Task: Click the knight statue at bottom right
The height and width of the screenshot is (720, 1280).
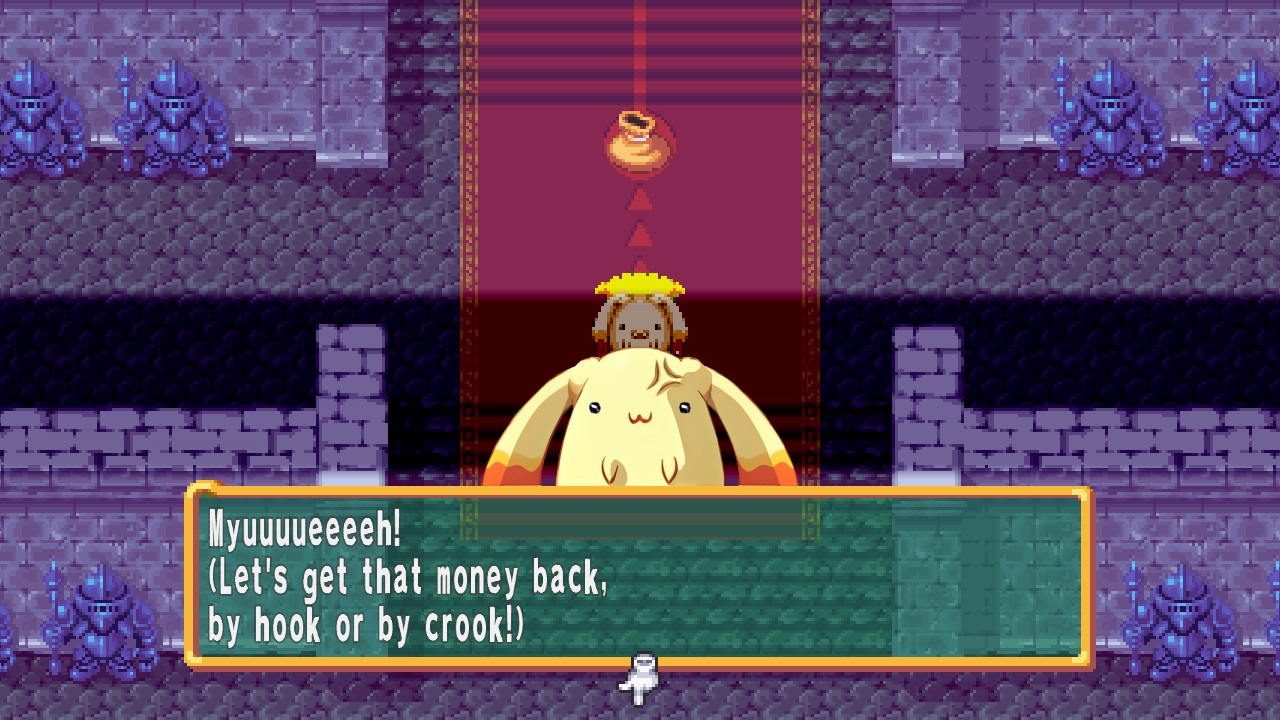Action: pos(1185,620)
